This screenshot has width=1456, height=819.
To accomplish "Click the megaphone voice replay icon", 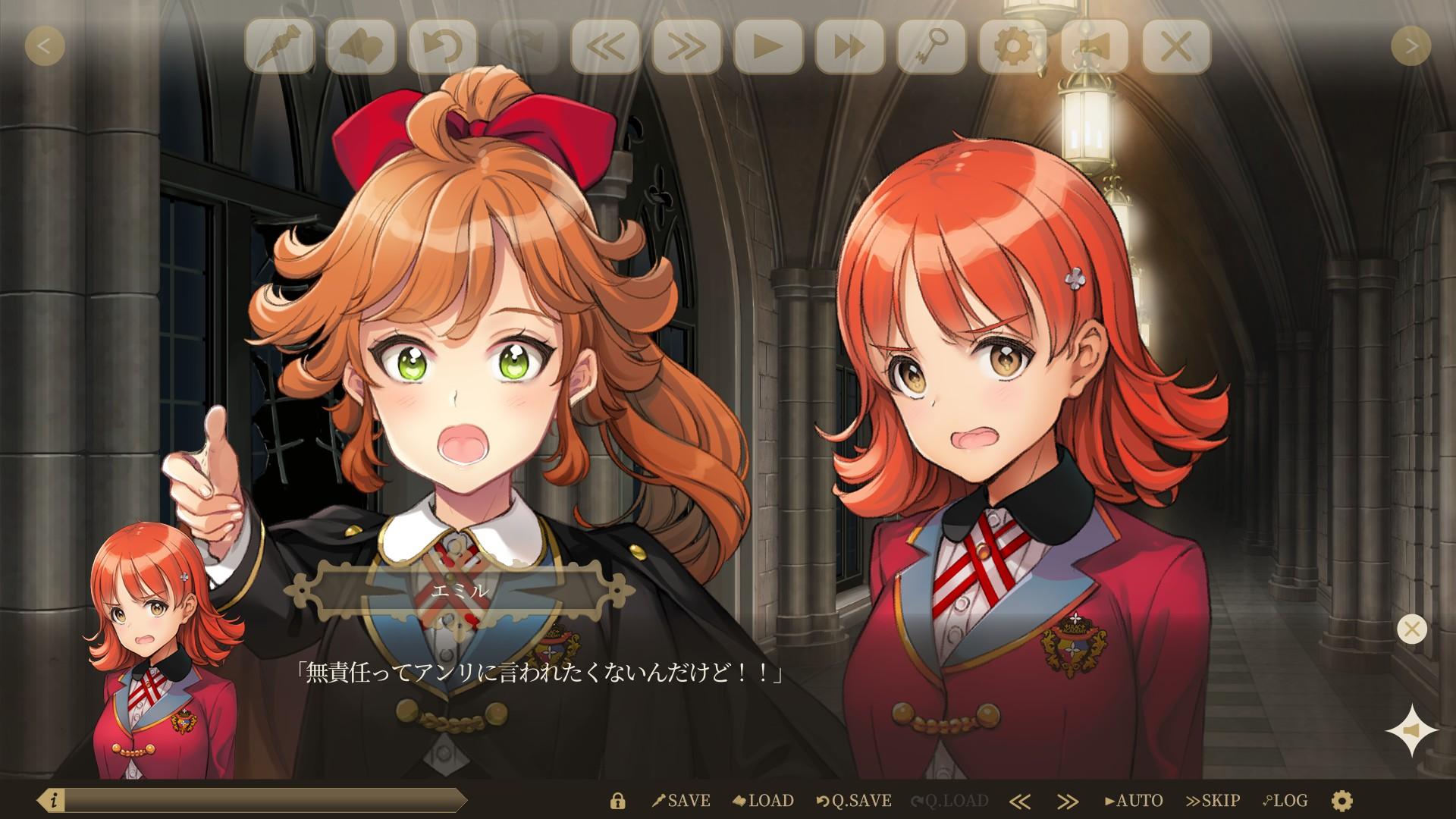I will [1095, 45].
